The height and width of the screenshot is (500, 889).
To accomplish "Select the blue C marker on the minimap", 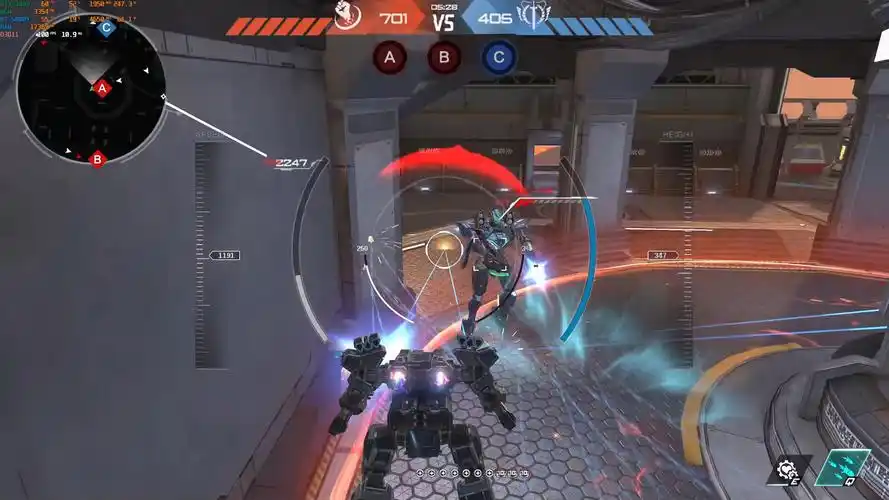I will tap(106, 27).
